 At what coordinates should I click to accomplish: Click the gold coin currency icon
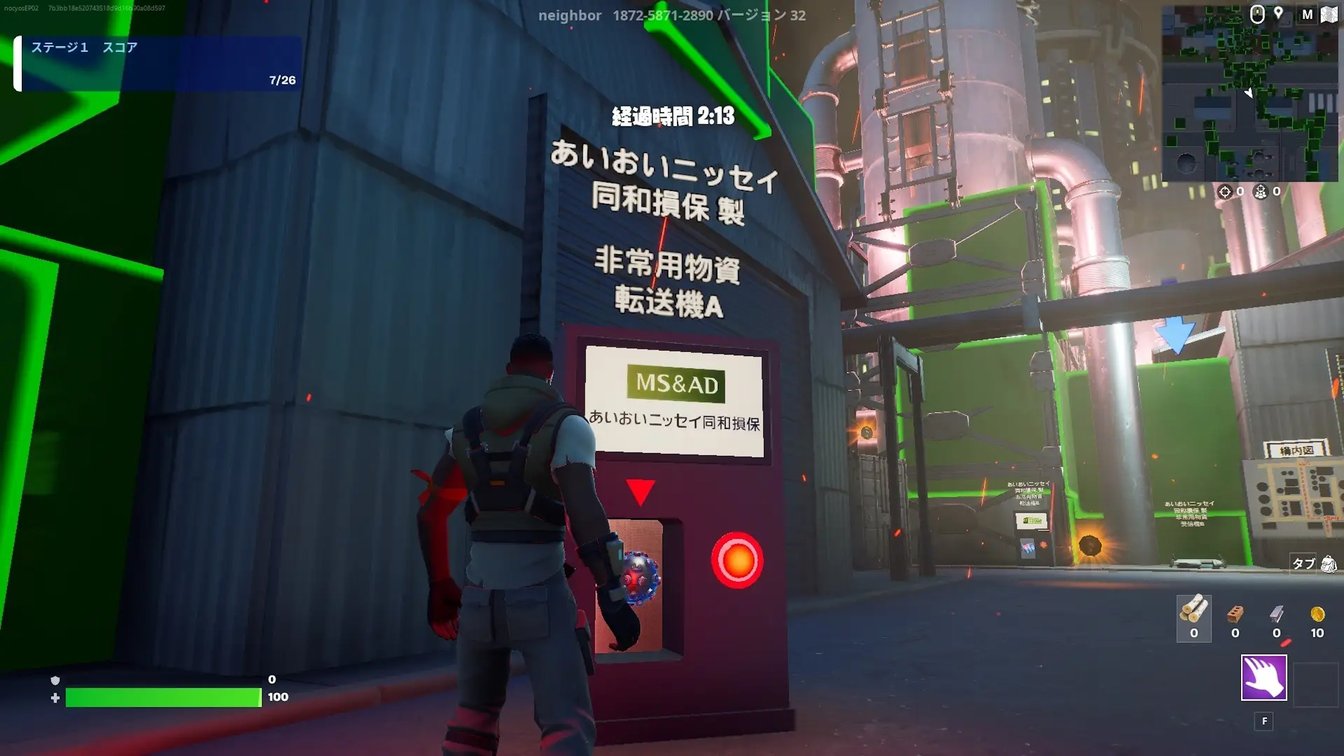point(1317,613)
